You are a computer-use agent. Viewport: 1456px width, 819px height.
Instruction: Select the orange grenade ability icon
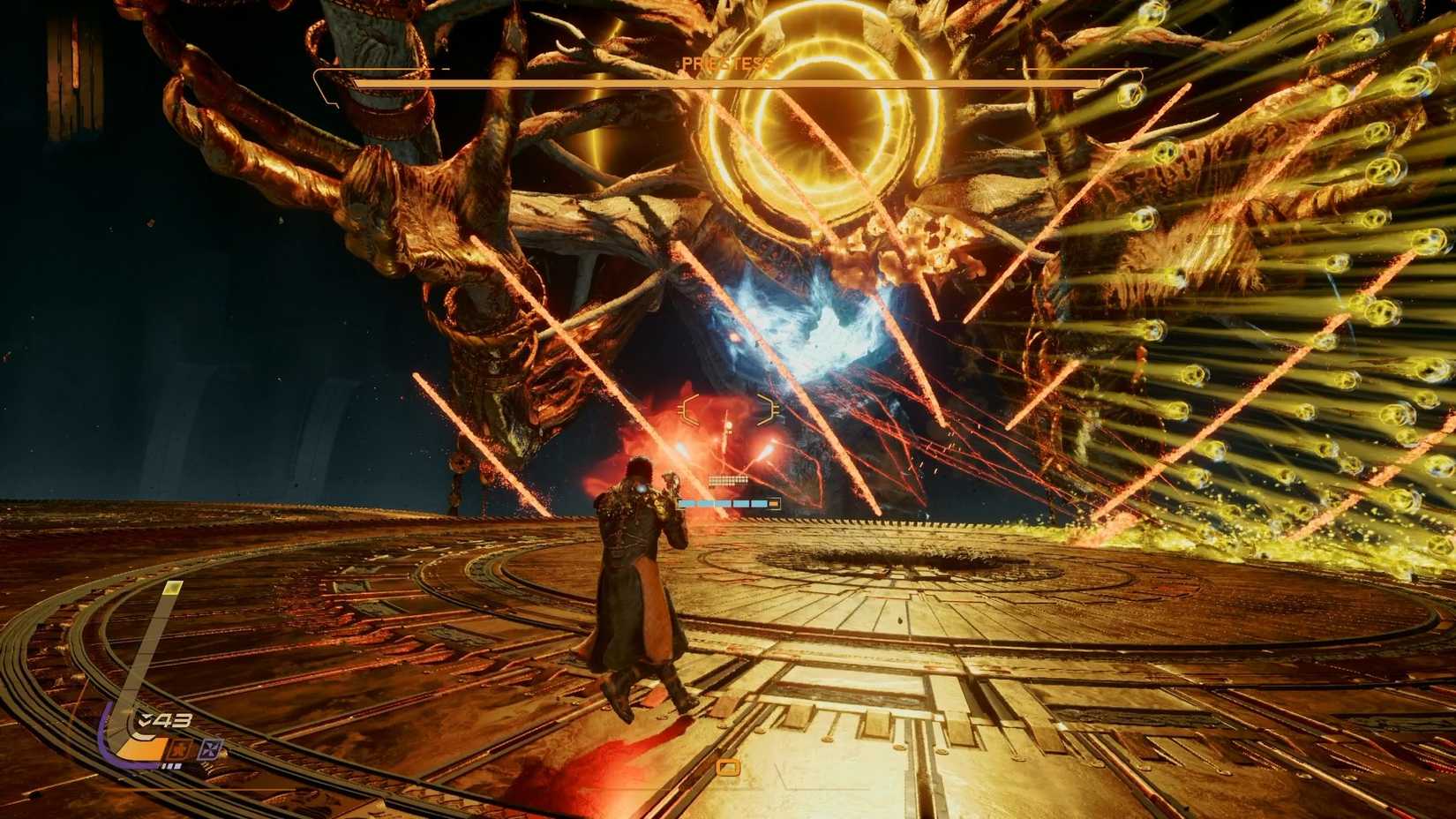(180, 748)
